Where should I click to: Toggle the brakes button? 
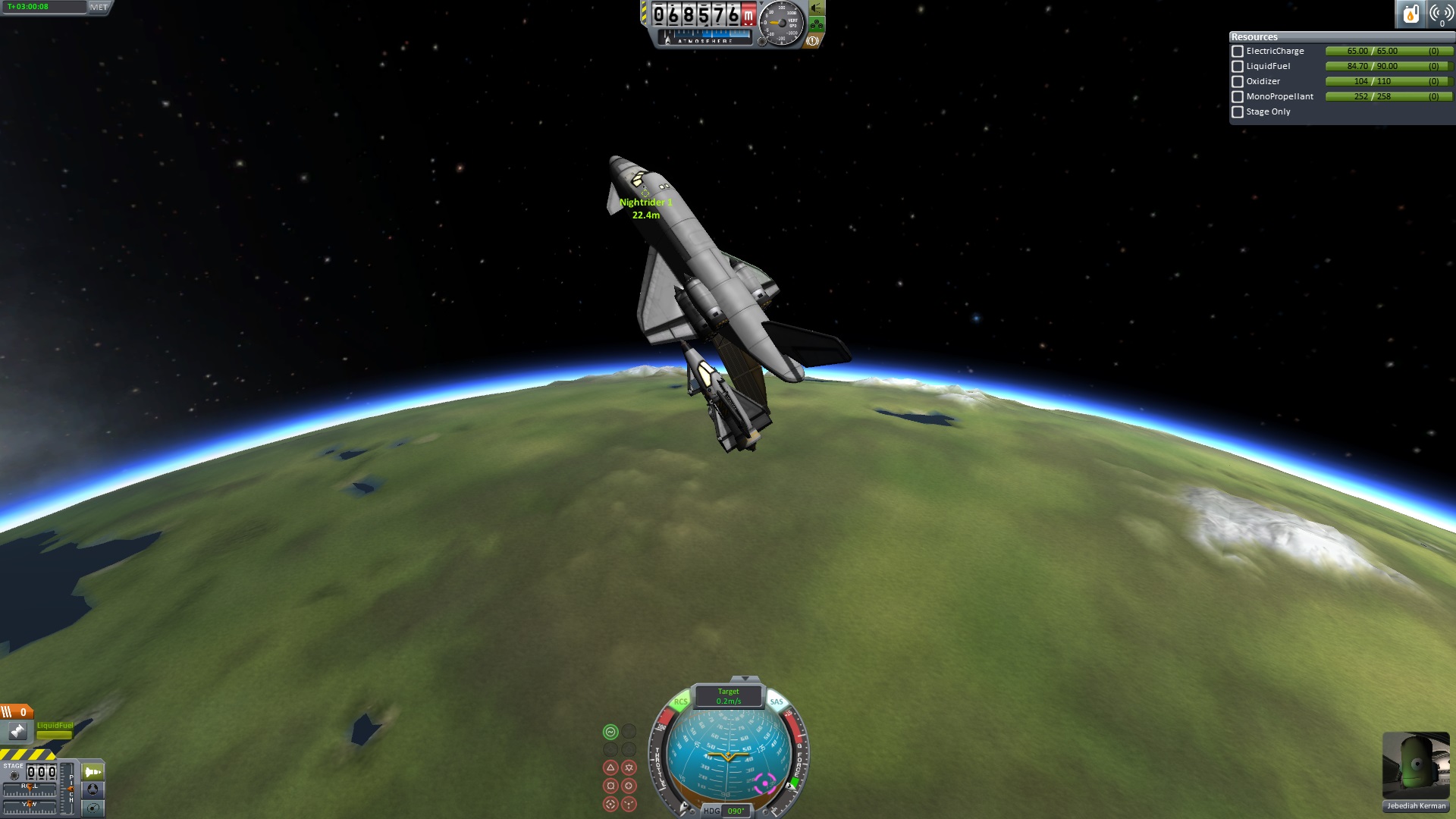(812, 41)
